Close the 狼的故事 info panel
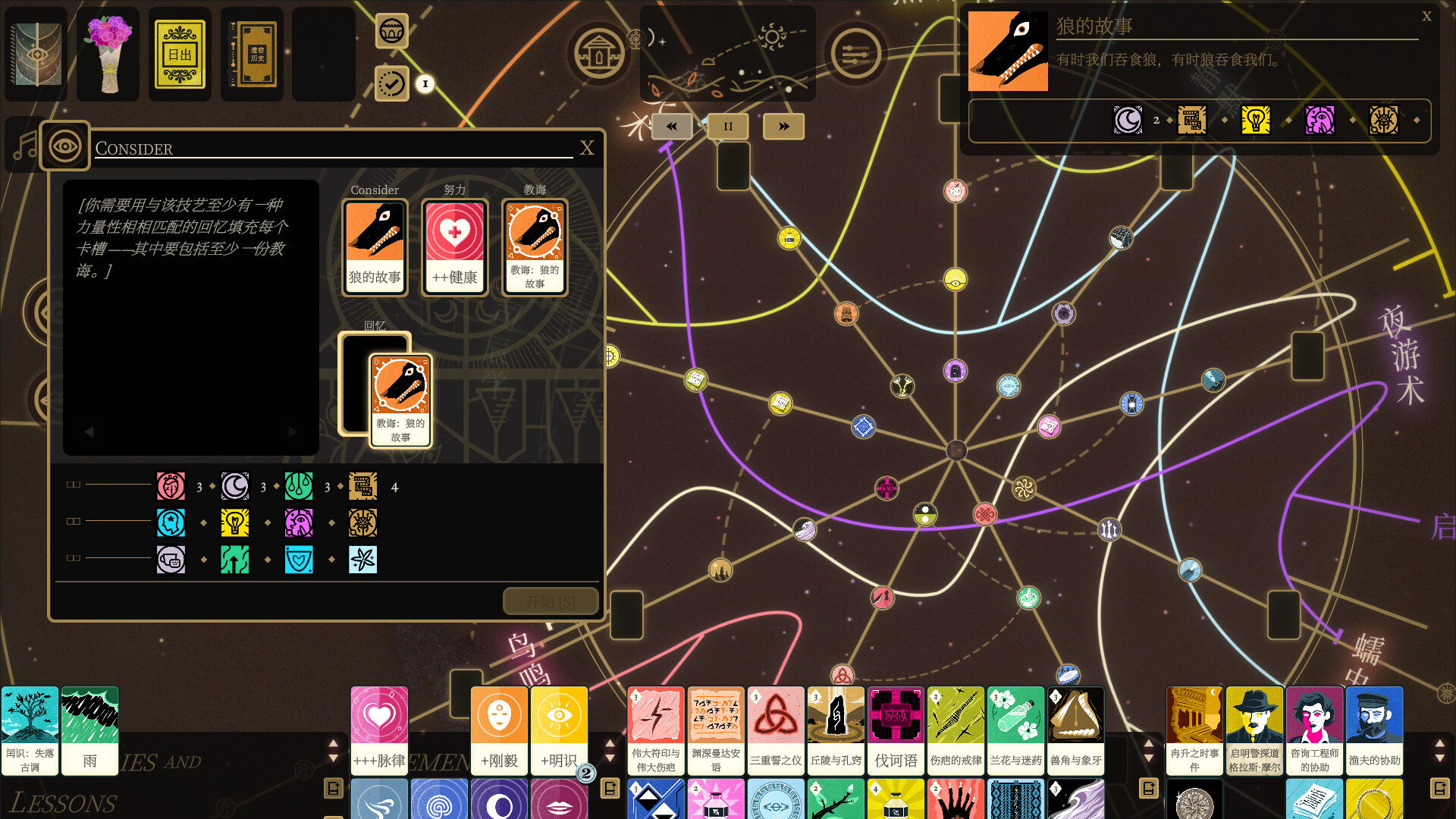1456x819 pixels. pos(1426,14)
